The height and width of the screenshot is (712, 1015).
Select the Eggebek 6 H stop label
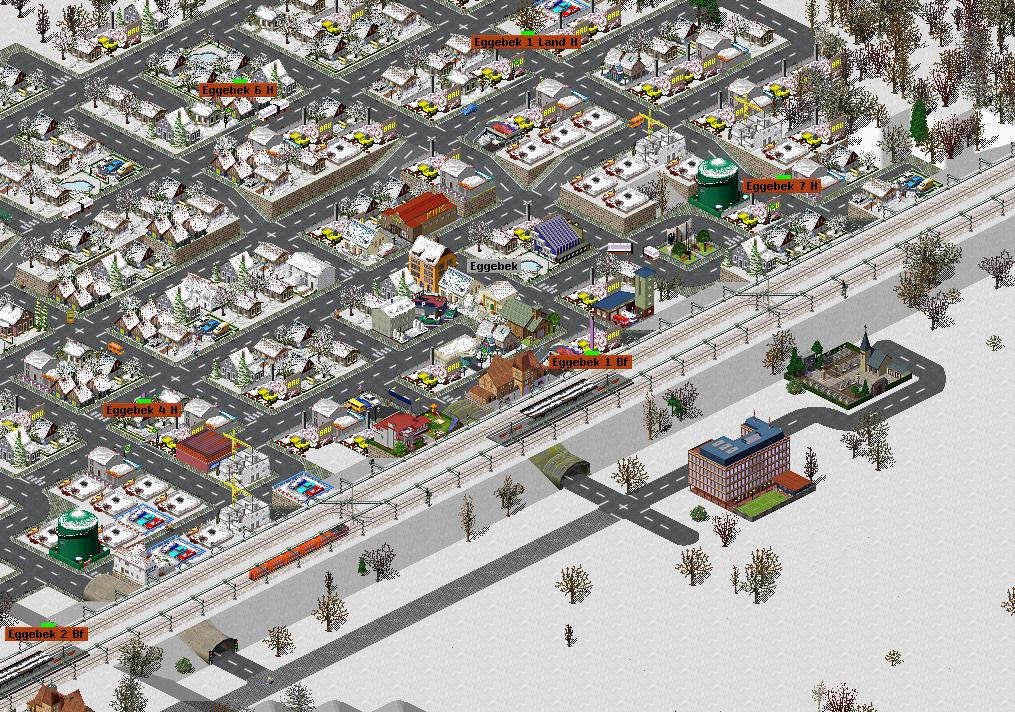pos(238,90)
